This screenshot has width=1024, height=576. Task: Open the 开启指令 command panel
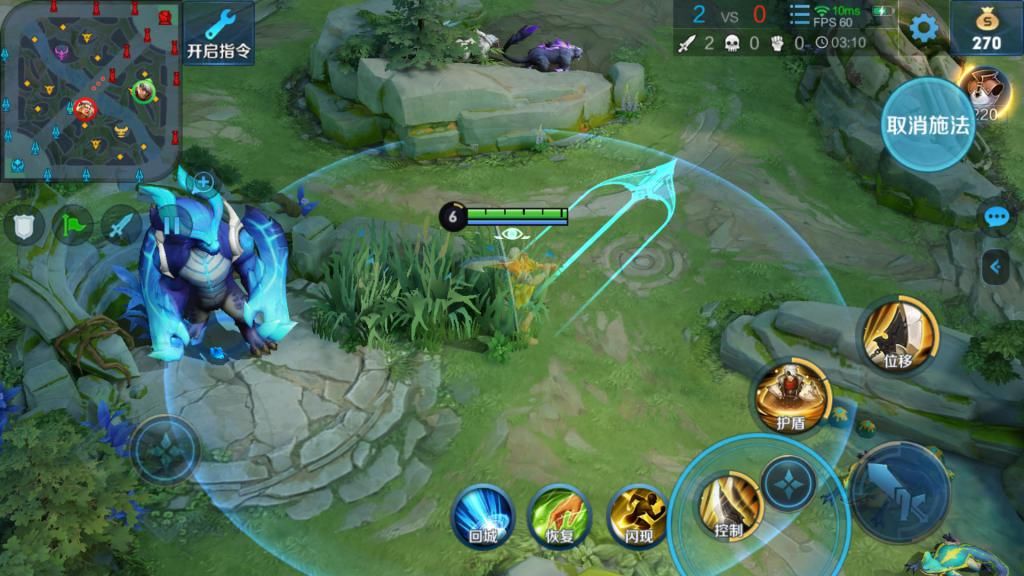[219, 34]
